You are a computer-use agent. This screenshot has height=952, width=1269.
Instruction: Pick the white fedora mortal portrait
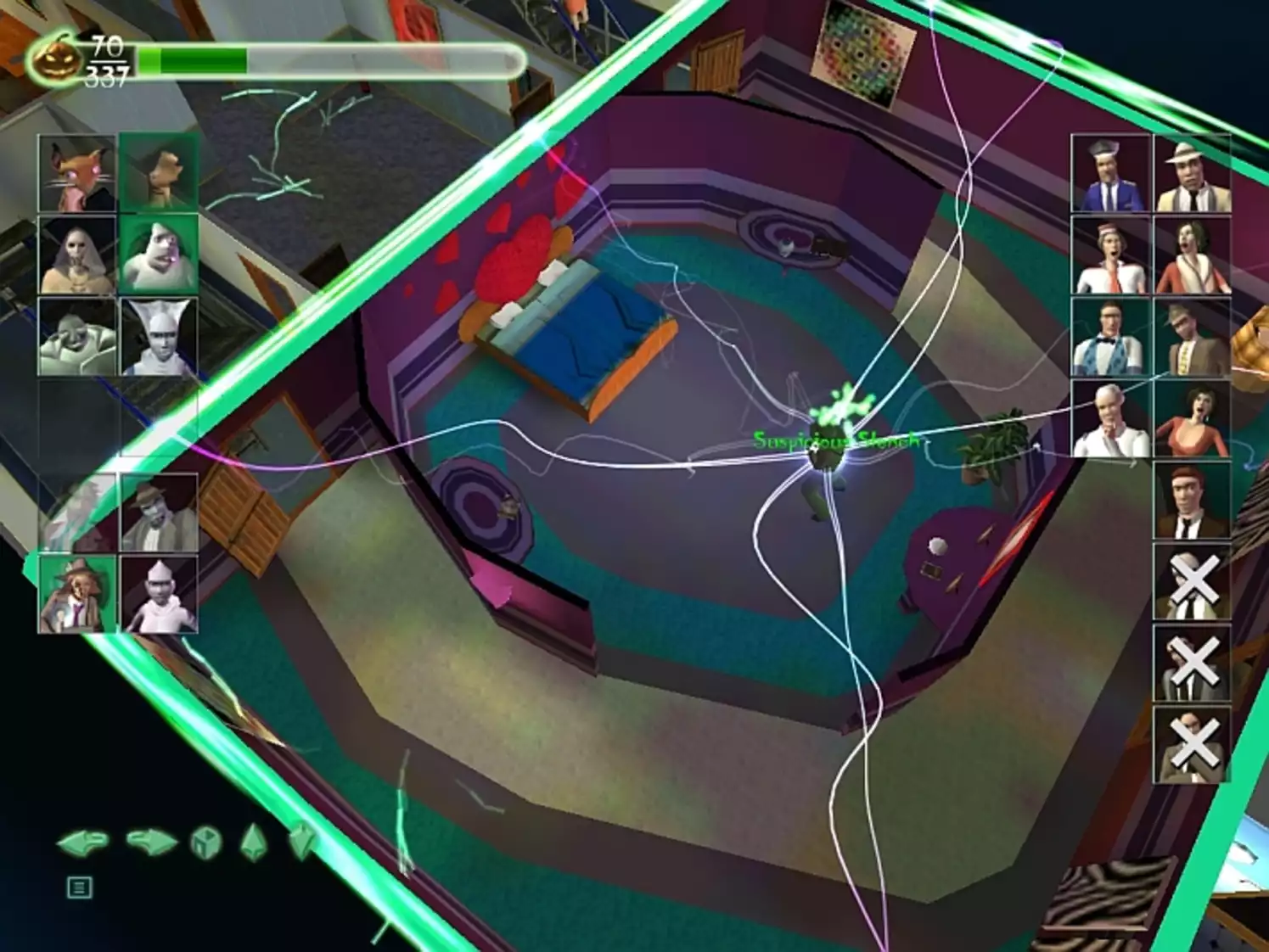[1192, 173]
